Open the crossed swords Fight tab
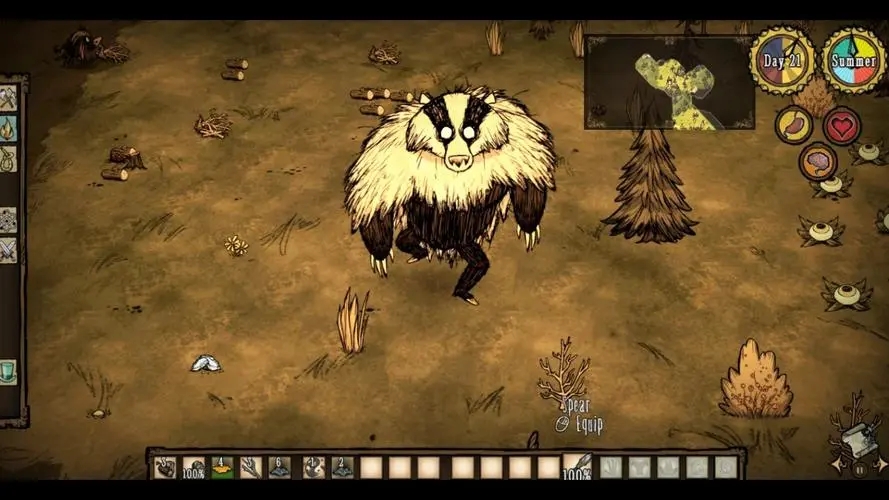The width and height of the screenshot is (889, 500). (x=8, y=249)
